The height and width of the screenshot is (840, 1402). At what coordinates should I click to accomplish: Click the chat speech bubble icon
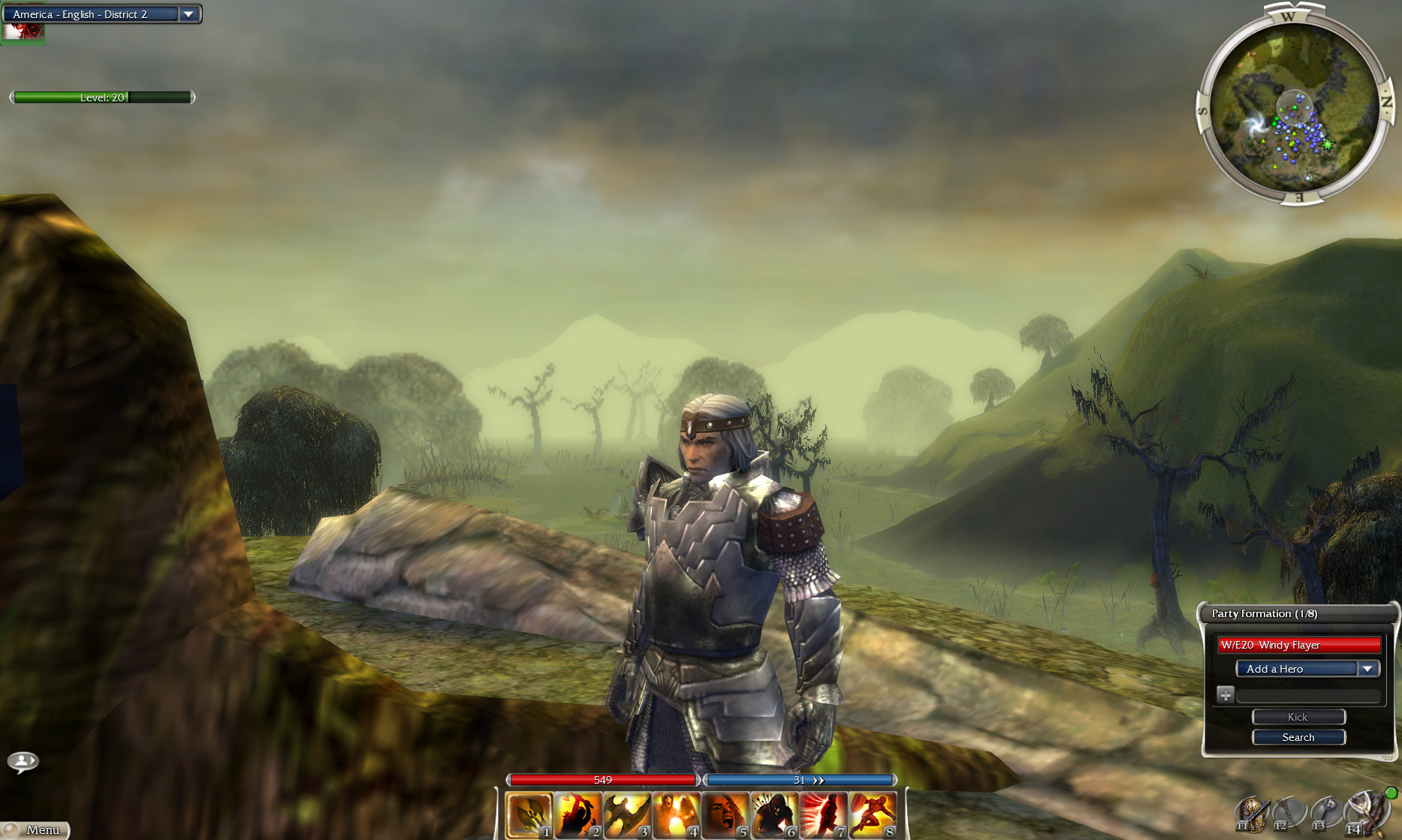point(23,762)
